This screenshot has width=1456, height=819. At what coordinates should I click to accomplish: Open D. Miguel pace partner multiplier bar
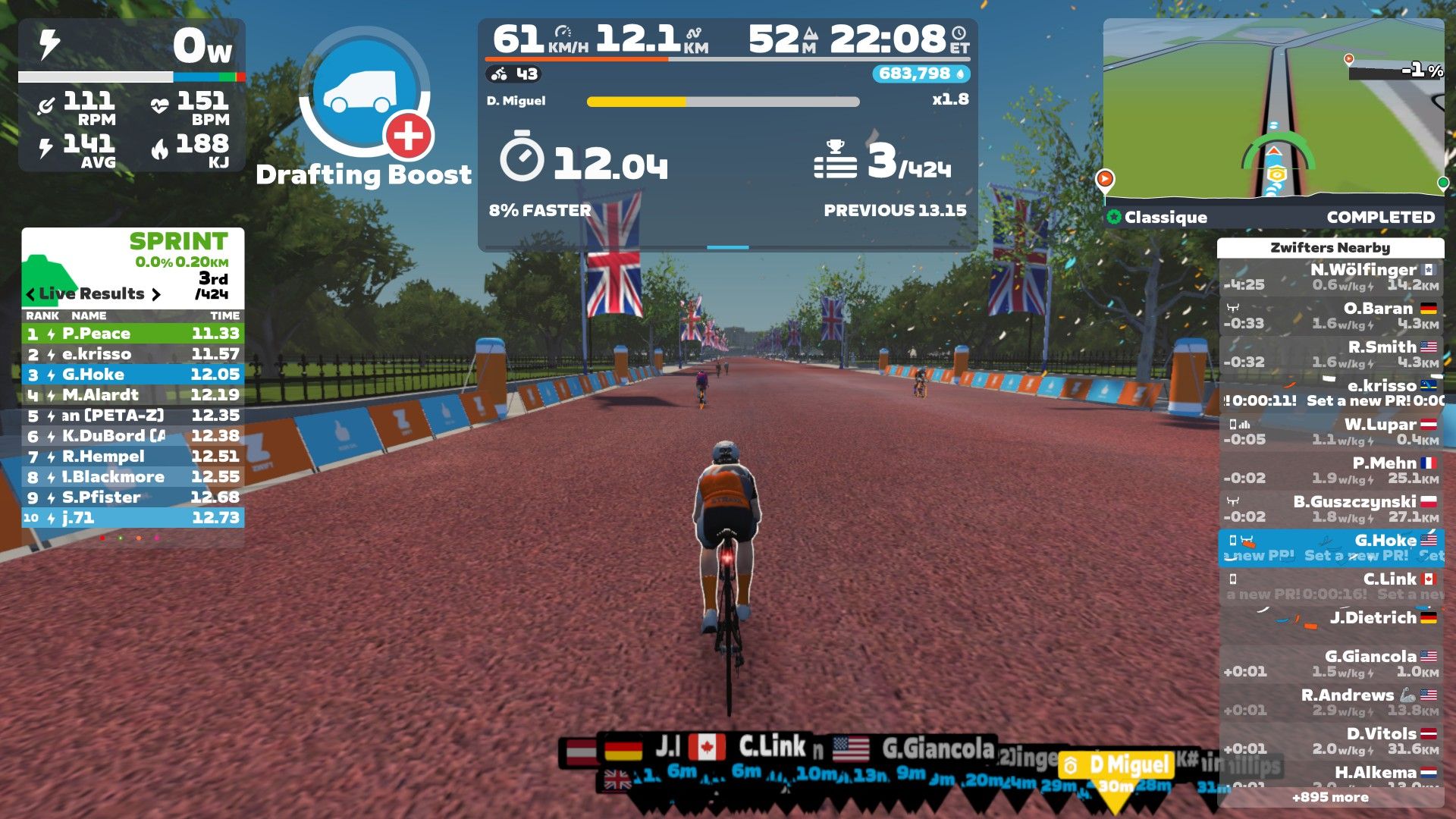[723, 102]
